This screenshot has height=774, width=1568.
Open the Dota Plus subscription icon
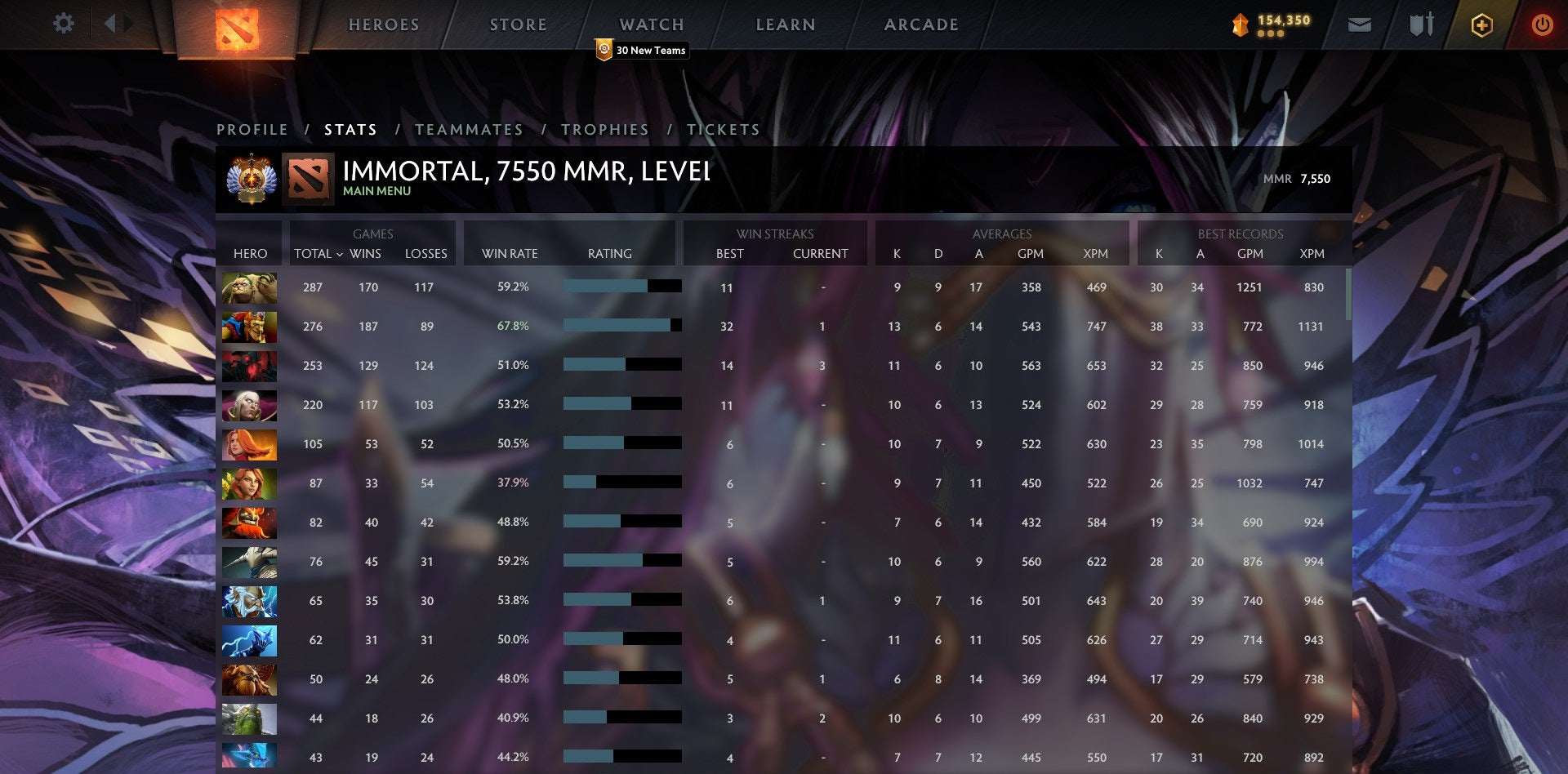point(1483,24)
